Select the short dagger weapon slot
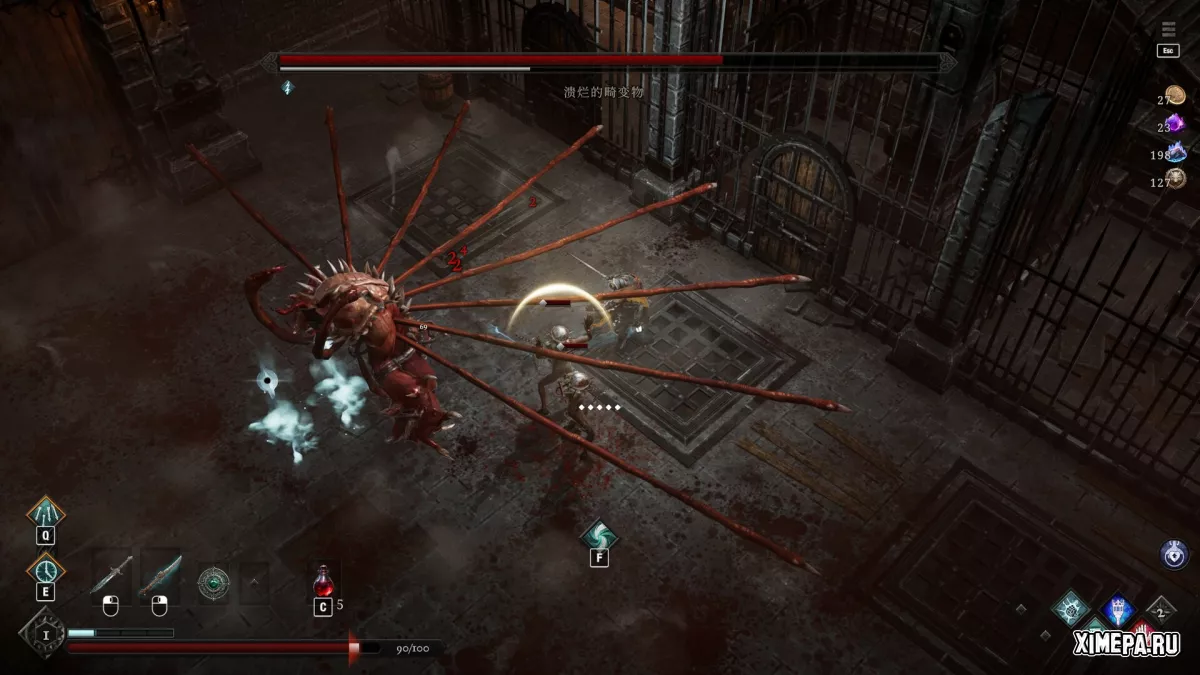Screen dimensions: 1200x675 click(x=111, y=575)
